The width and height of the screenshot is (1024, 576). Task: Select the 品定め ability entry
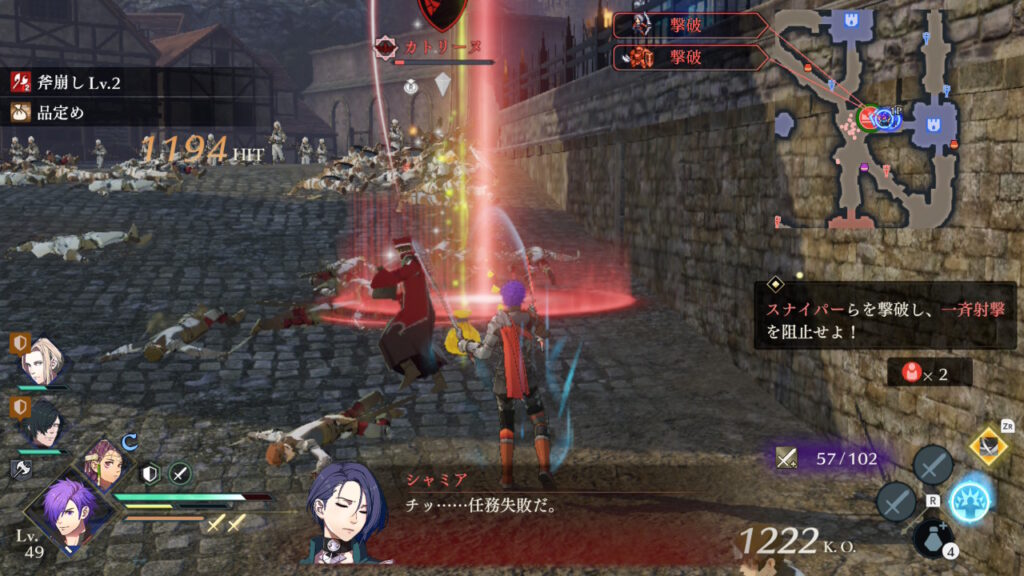click(x=60, y=112)
